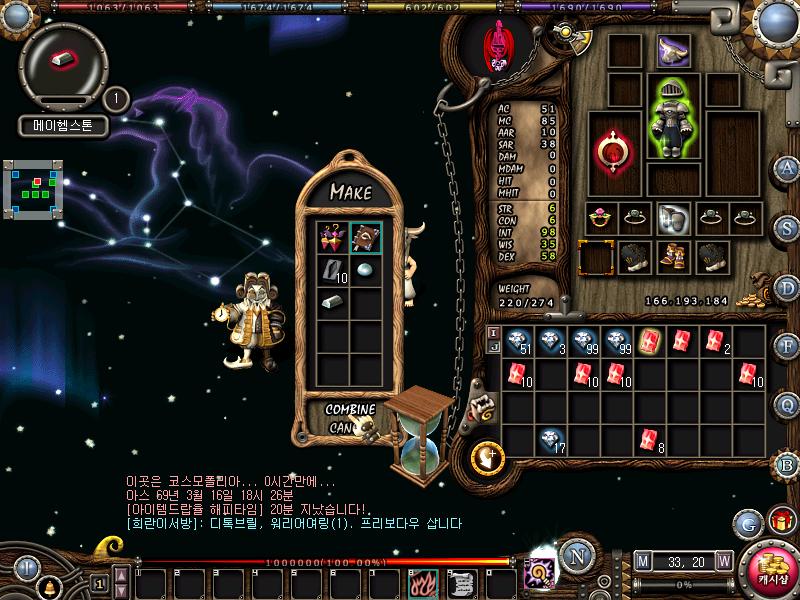
Task: Pick the grey stone stack of 10
Action: [333, 270]
